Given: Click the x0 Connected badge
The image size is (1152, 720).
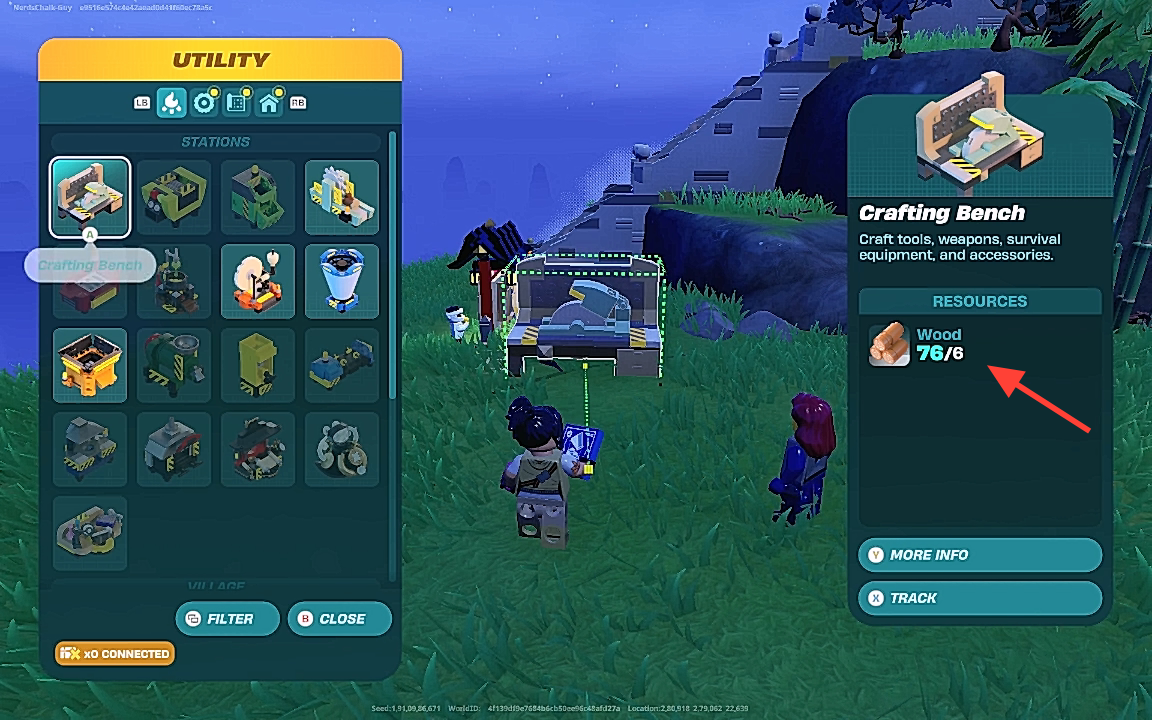Looking at the screenshot, I should (x=115, y=654).
